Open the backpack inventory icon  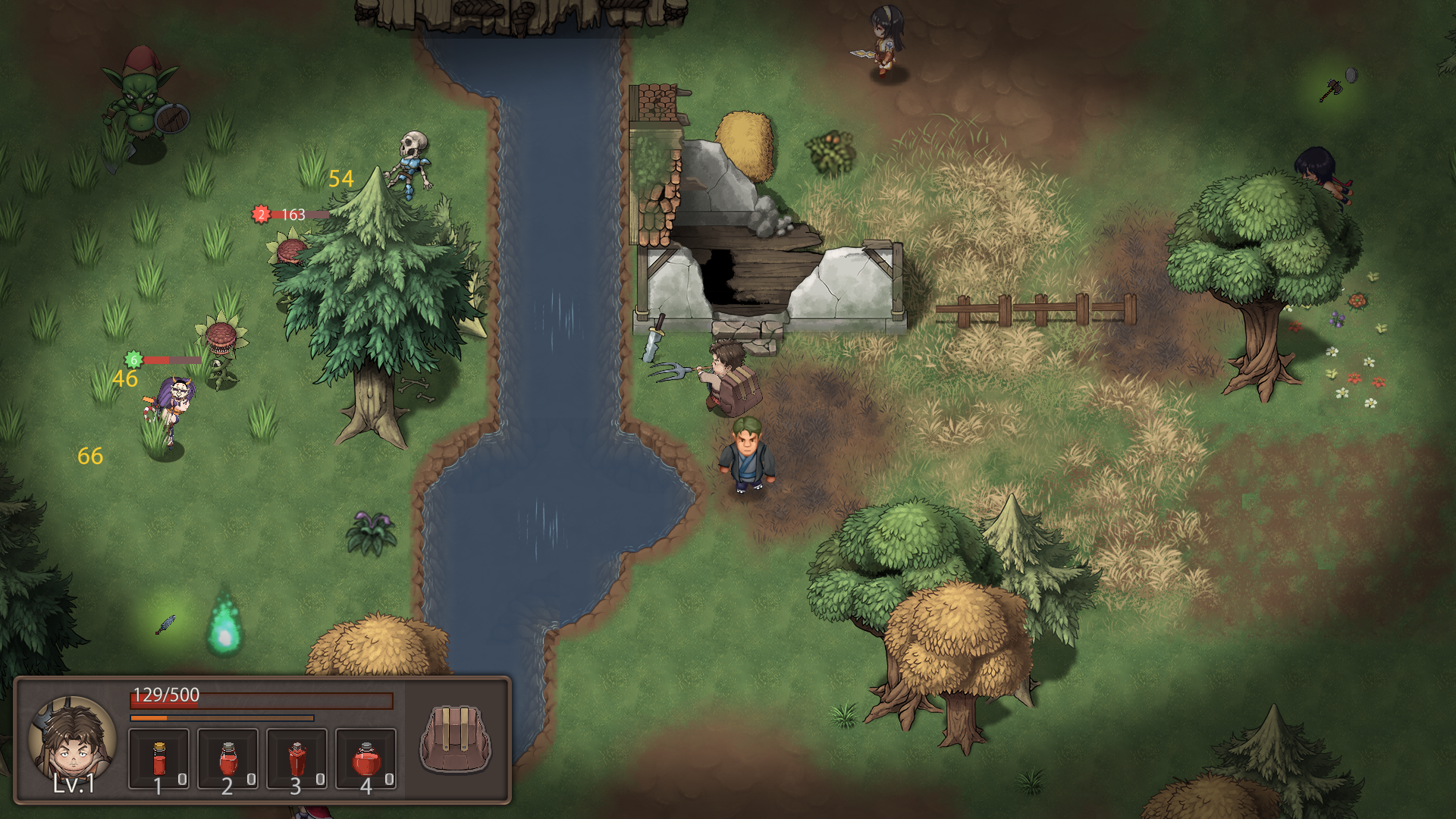[456, 739]
